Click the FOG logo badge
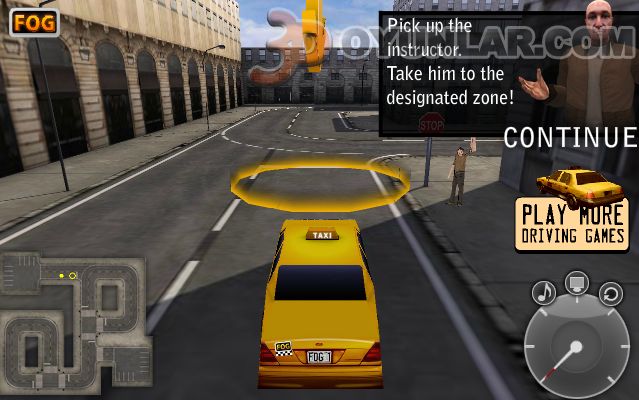This screenshot has width=639, height=400. (x=34, y=22)
